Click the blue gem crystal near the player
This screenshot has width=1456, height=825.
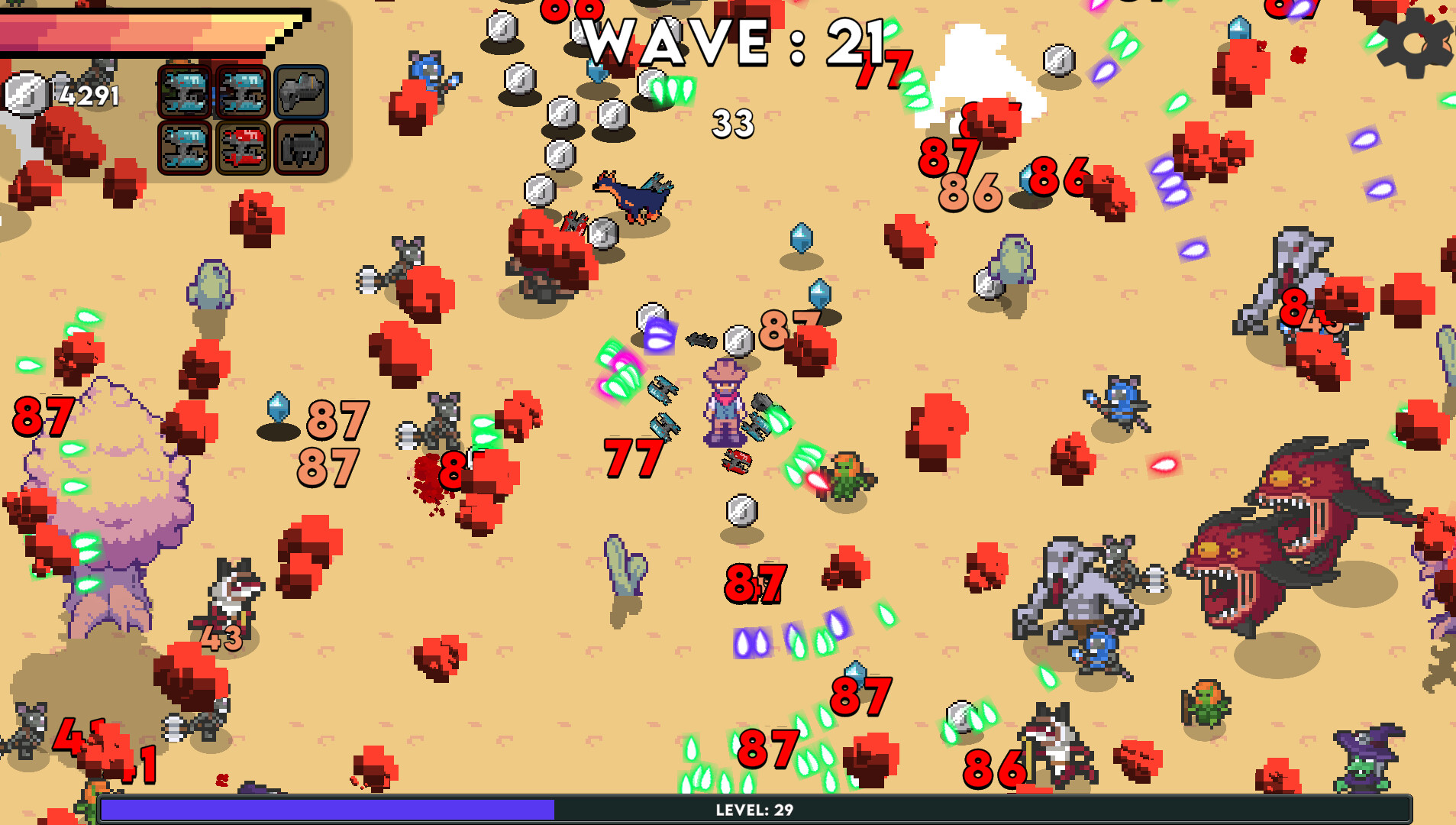(818, 294)
